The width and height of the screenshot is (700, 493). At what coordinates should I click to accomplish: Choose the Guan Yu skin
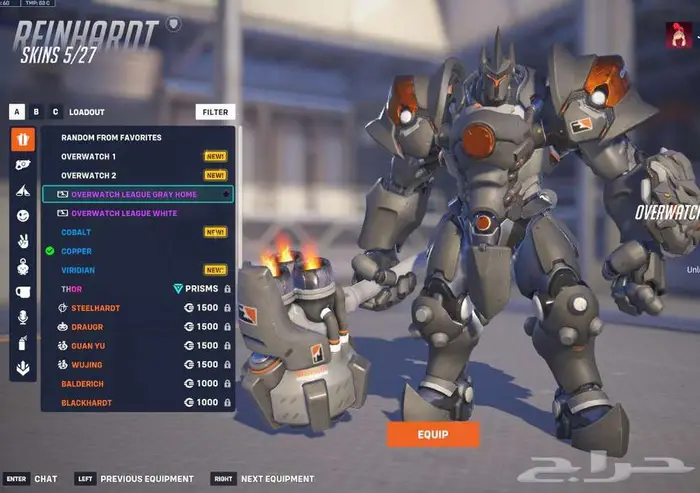point(89,346)
